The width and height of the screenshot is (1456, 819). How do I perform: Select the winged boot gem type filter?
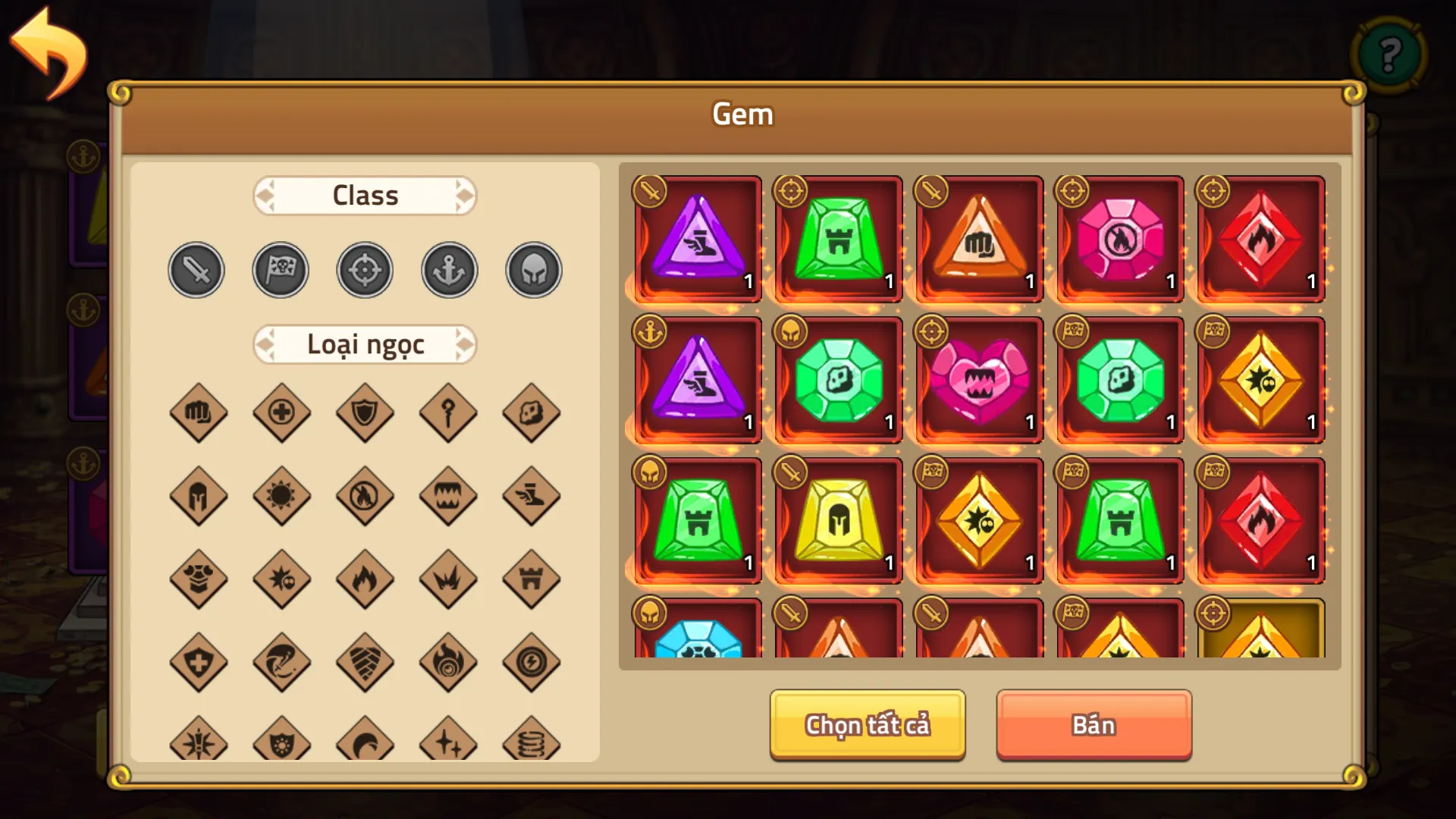(532, 497)
